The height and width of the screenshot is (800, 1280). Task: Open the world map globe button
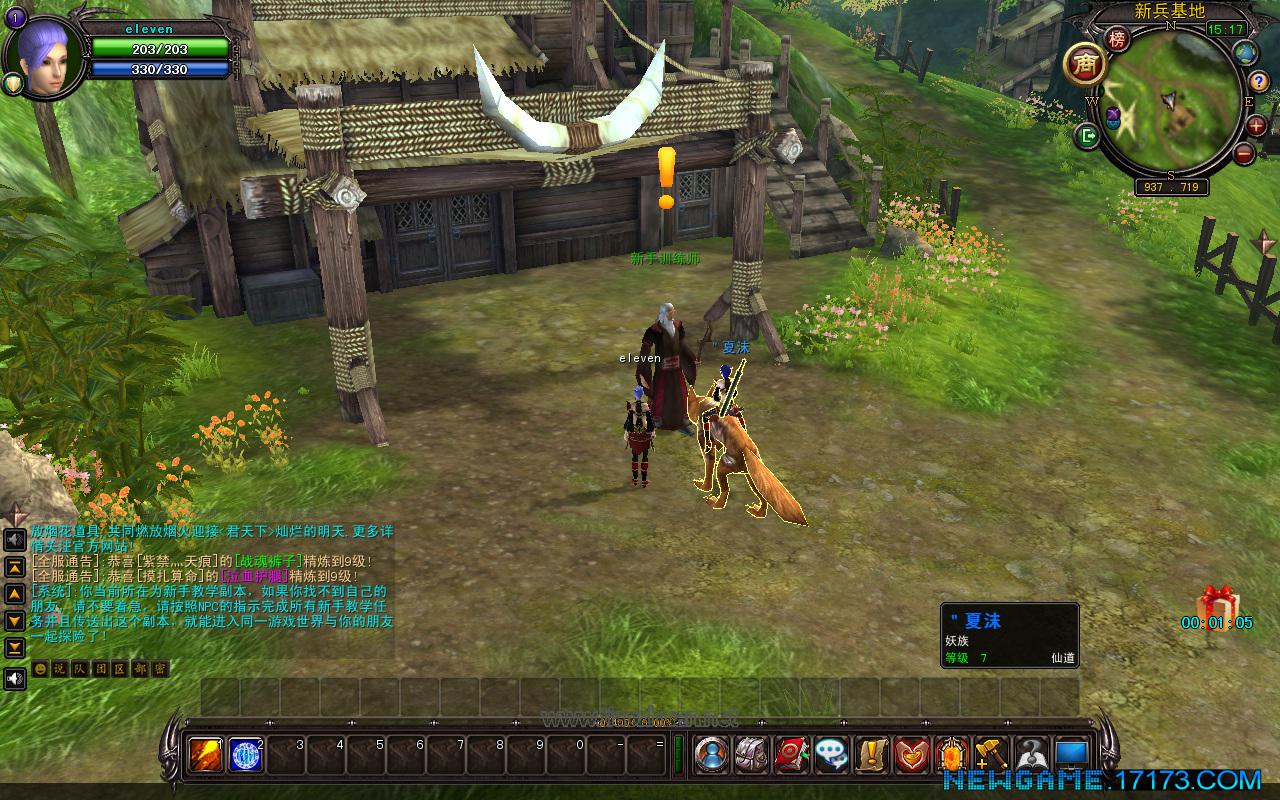click(1245, 52)
